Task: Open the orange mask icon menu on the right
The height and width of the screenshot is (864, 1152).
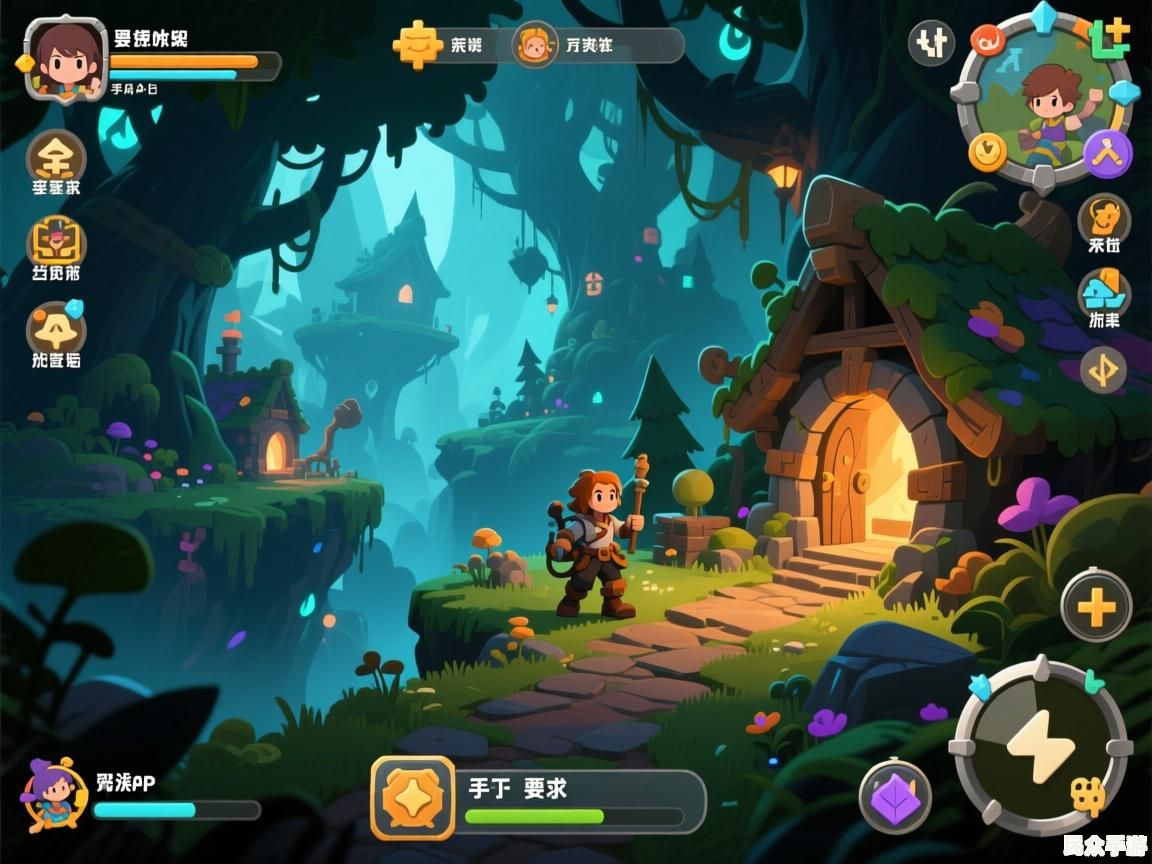Action: pyautogui.click(x=1104, y=216)
